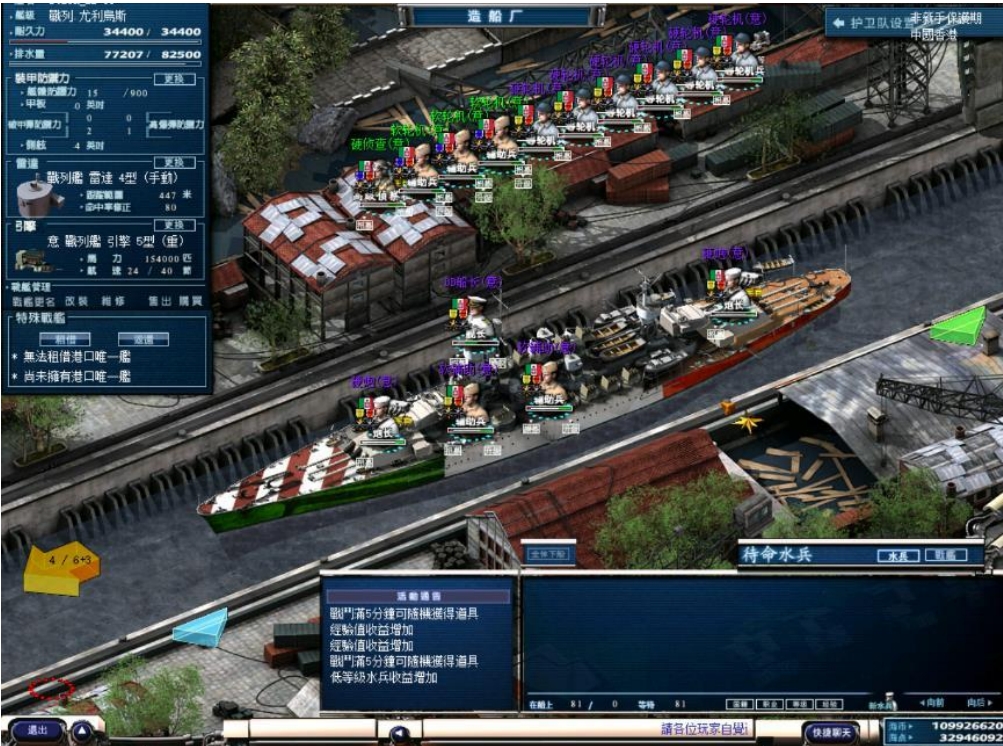Switch to the 水兵 sailors tab
The height and width of the screenshot is (746, 1003).
897,555
